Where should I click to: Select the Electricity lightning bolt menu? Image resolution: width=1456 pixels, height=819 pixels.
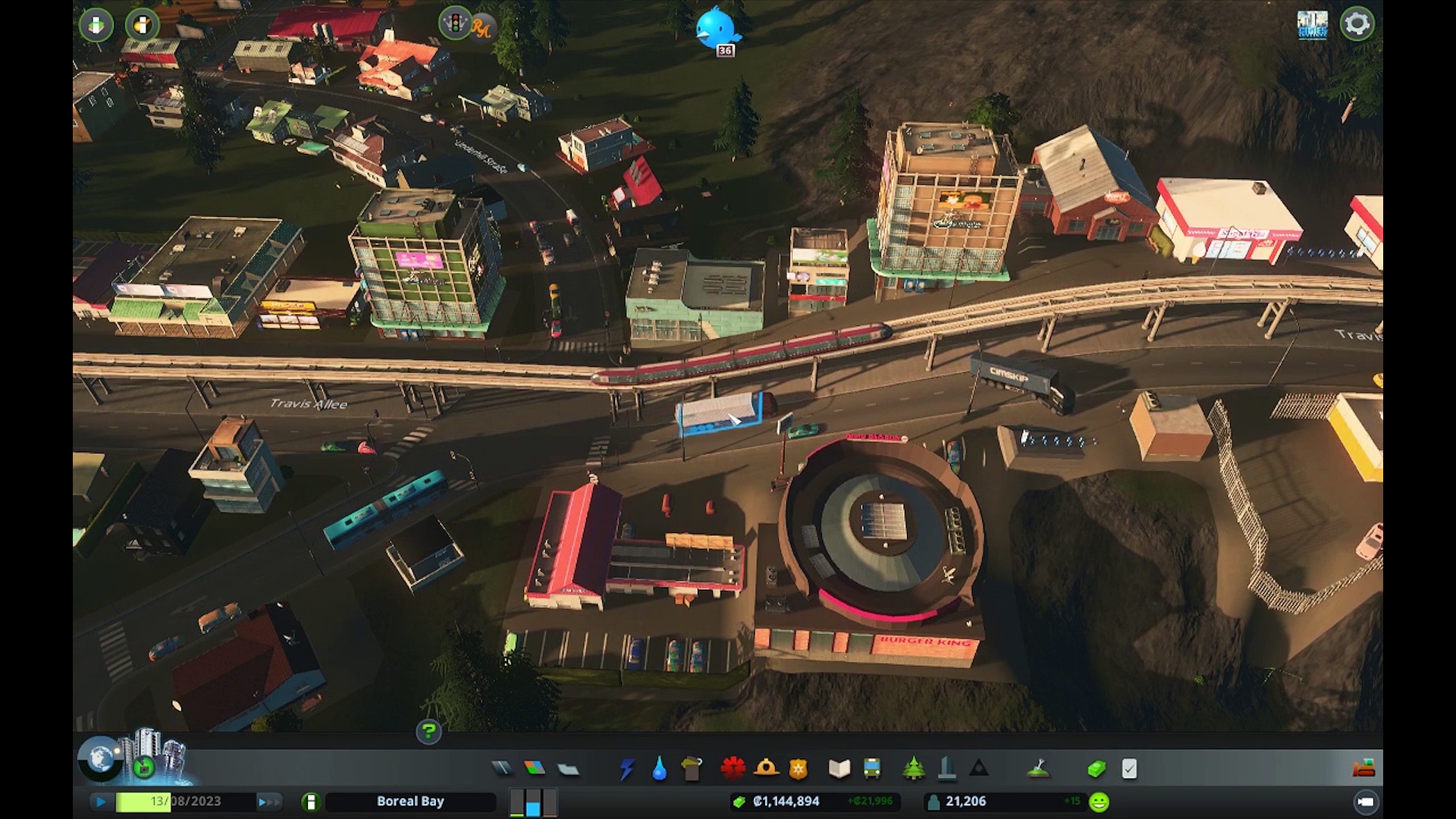point(626,769)
